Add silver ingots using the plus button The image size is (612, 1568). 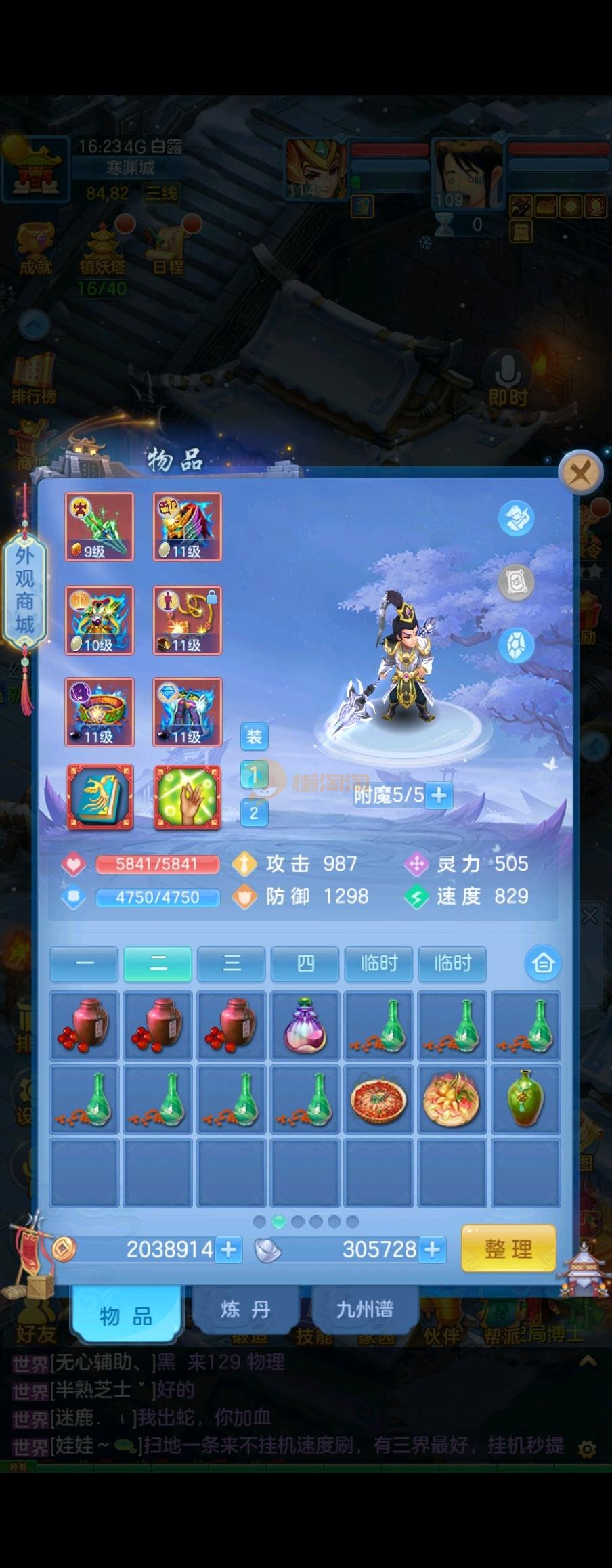432,1248
